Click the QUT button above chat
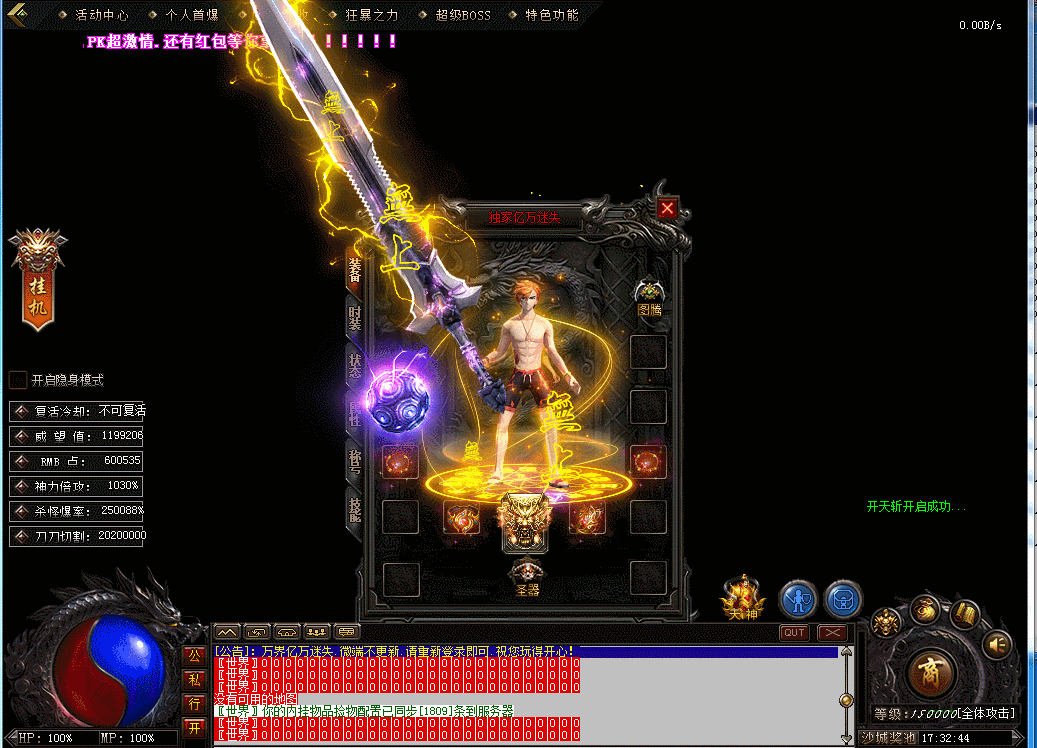This screenshot has width=1037, height=748. click(x=795, y=632)
